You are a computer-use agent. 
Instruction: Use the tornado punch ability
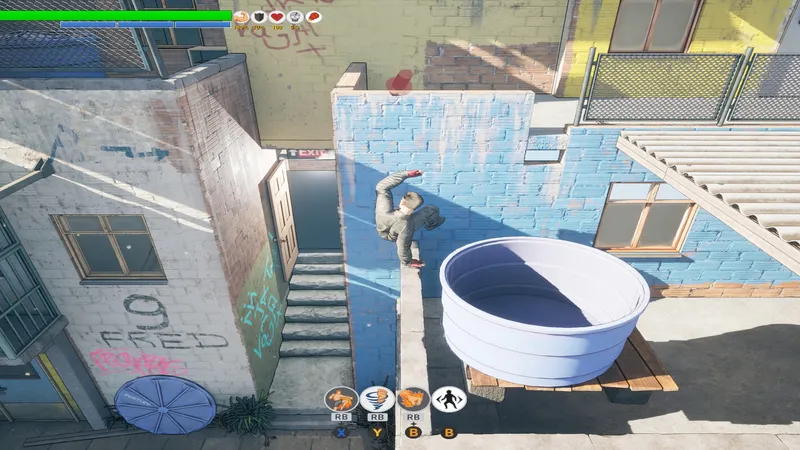pos(377,399)
